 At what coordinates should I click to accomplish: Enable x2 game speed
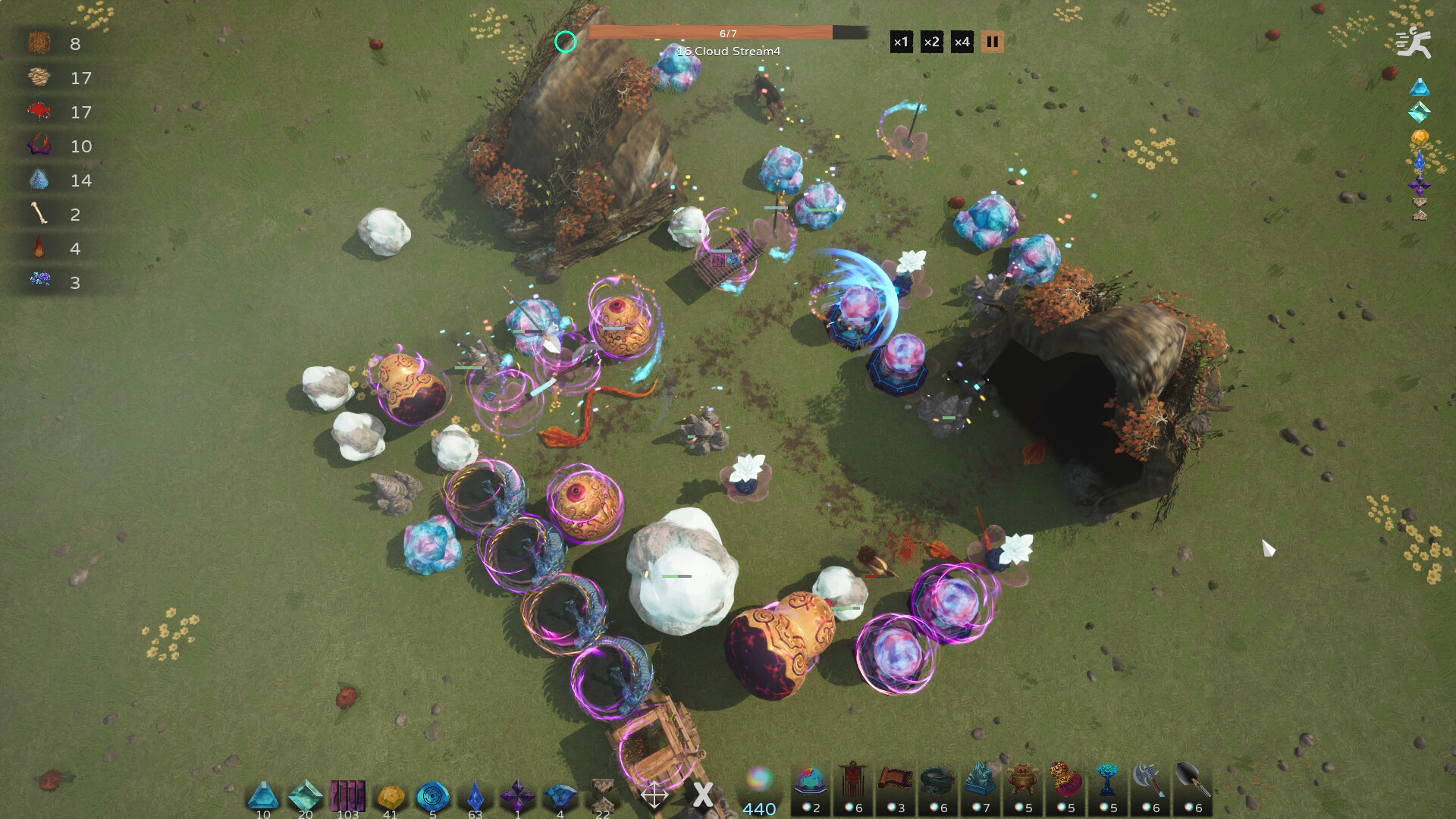(x=931, y=42)
